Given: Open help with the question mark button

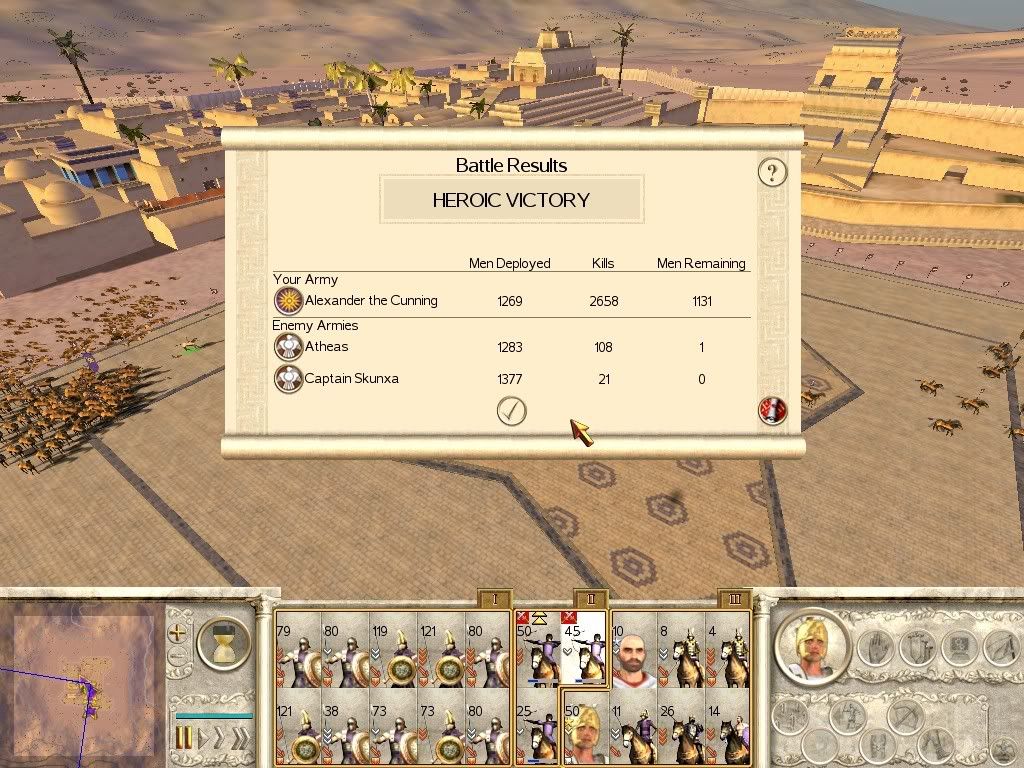Looking at the screenshot, I should click(772, 173).
